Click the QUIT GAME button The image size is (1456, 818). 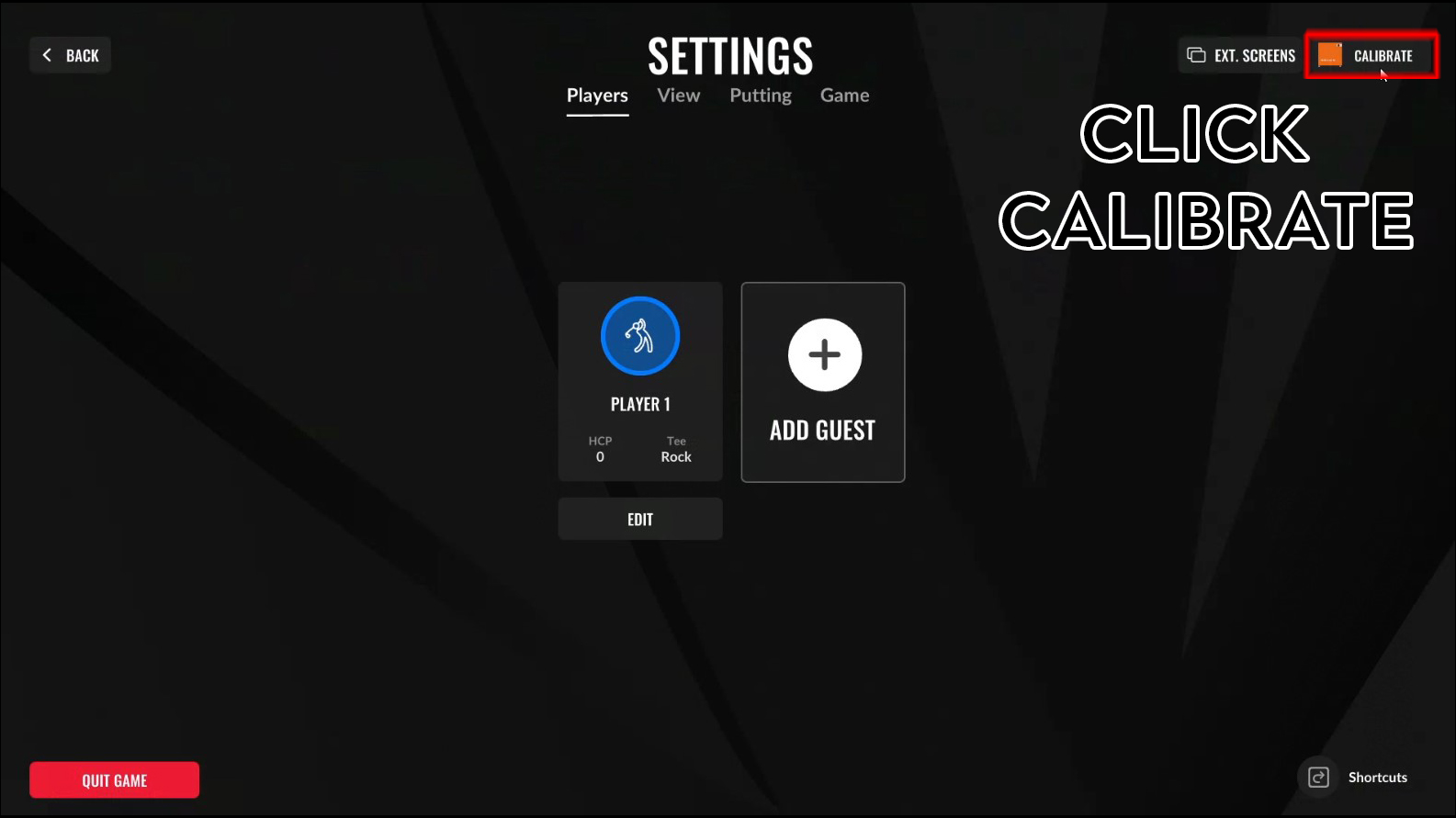(114, 779)
